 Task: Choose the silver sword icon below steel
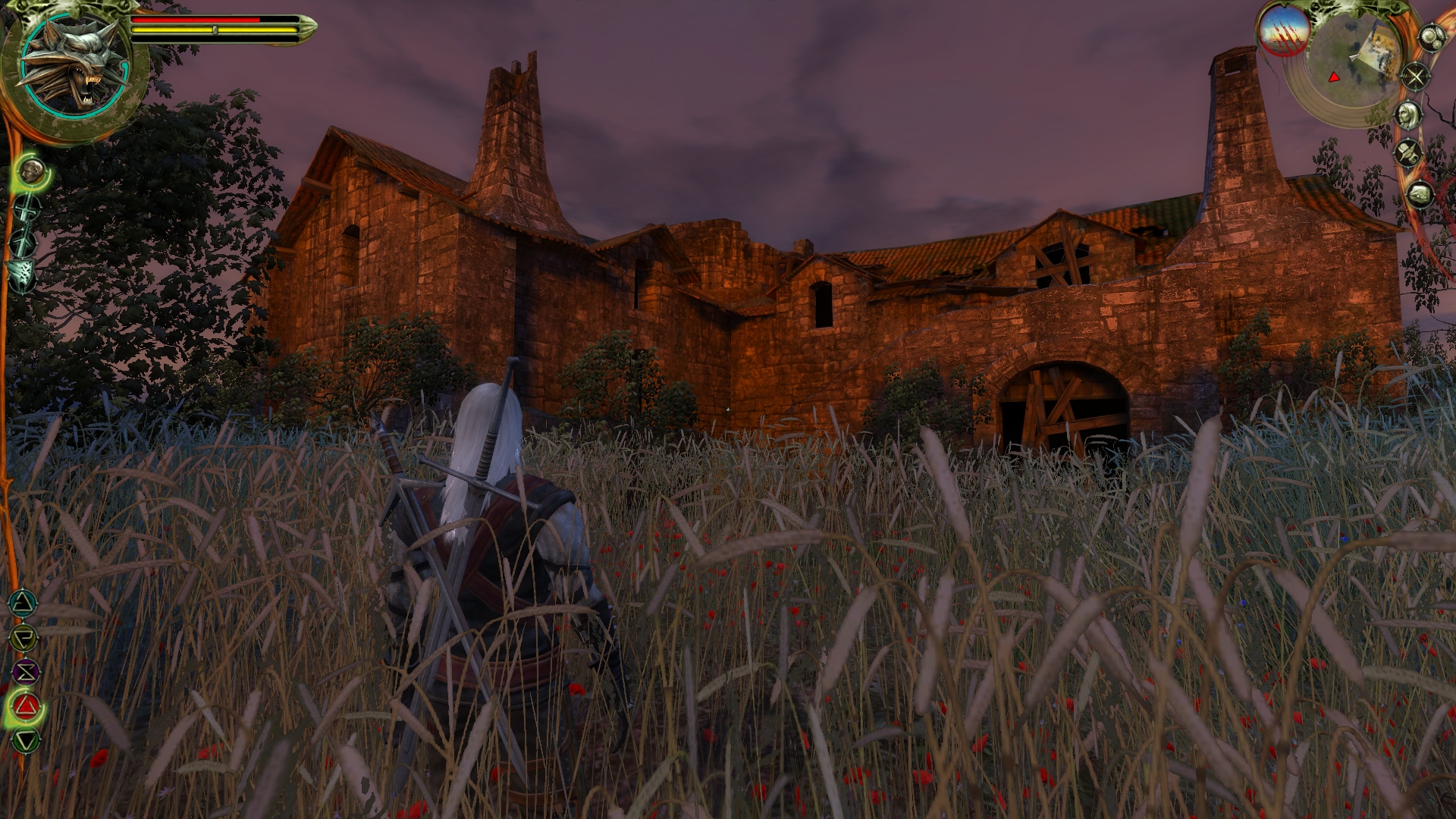25,243
